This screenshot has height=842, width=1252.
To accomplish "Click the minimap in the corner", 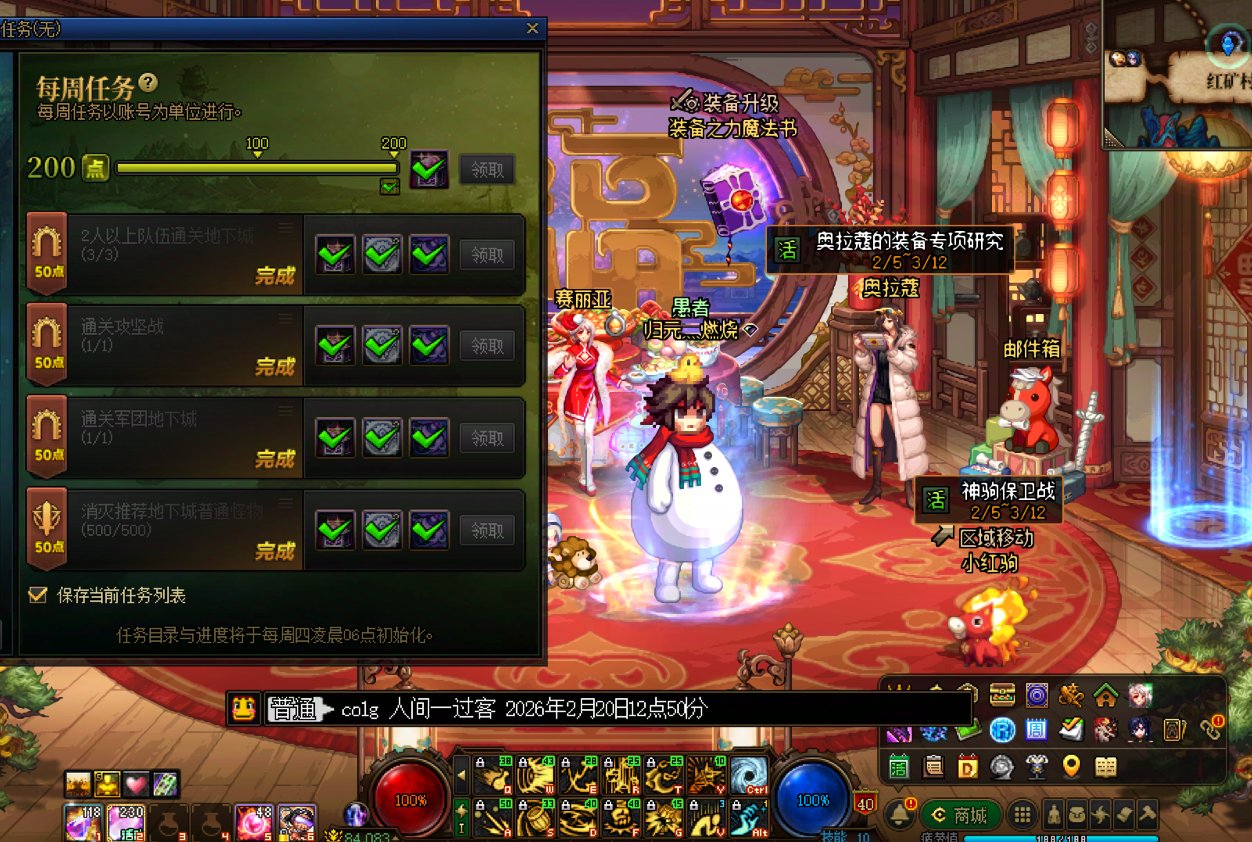I will pos(1177,75).
